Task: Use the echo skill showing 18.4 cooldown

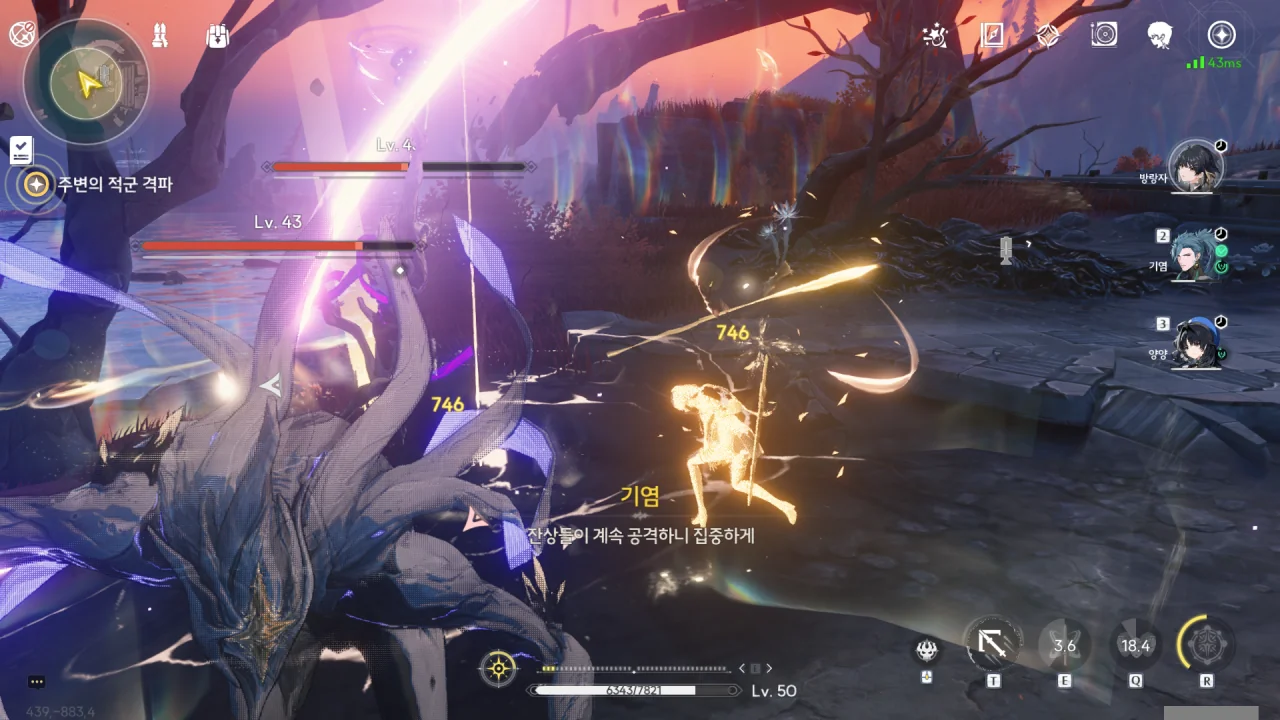Action: [x=1135, y=646]
